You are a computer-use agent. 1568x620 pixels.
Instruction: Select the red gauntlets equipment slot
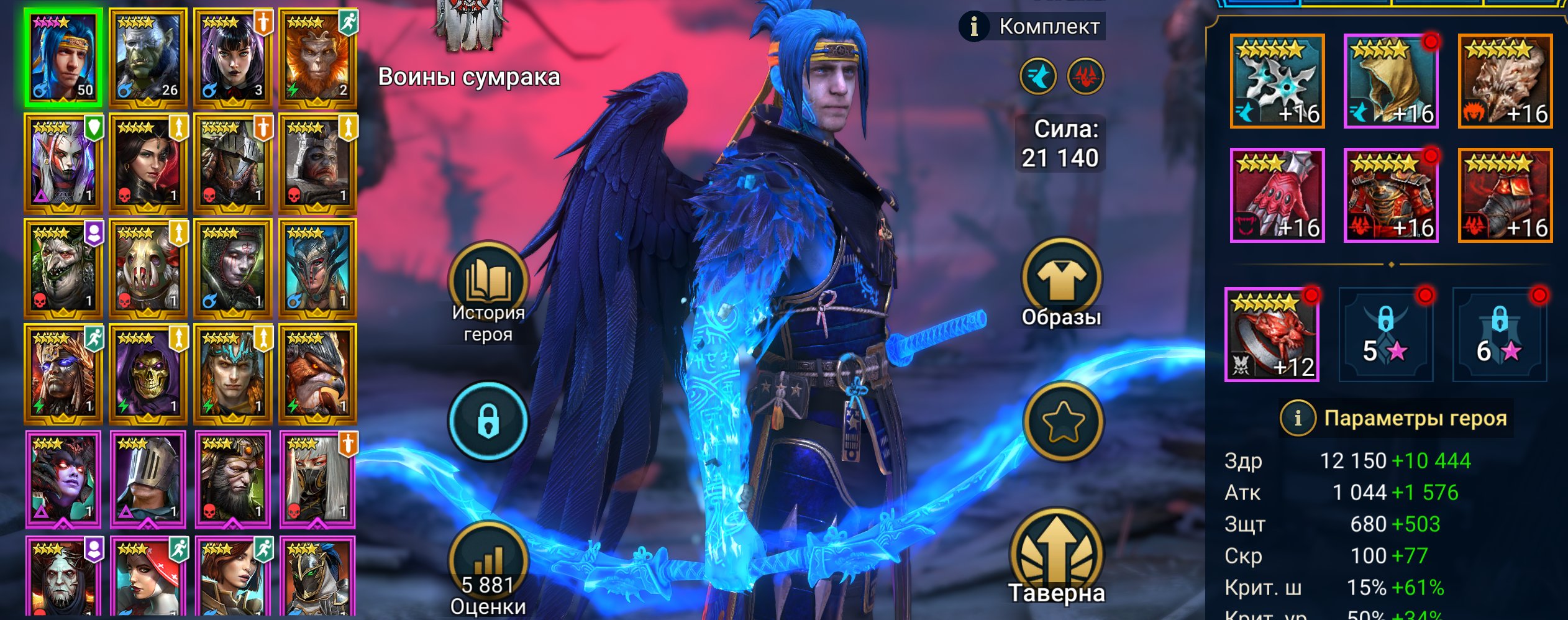point(1277,195)
